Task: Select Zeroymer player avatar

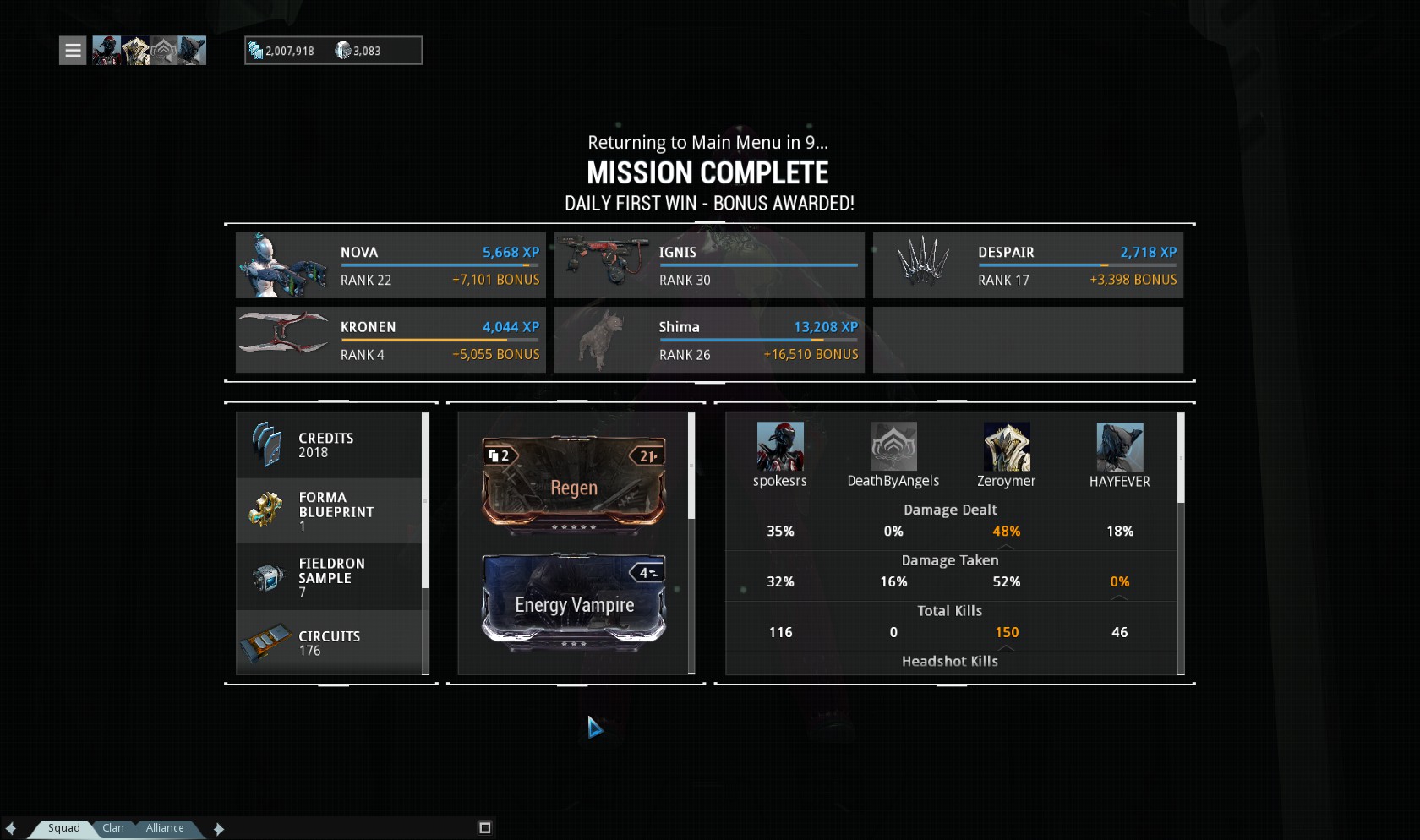Action: [x=1007, y=447]
